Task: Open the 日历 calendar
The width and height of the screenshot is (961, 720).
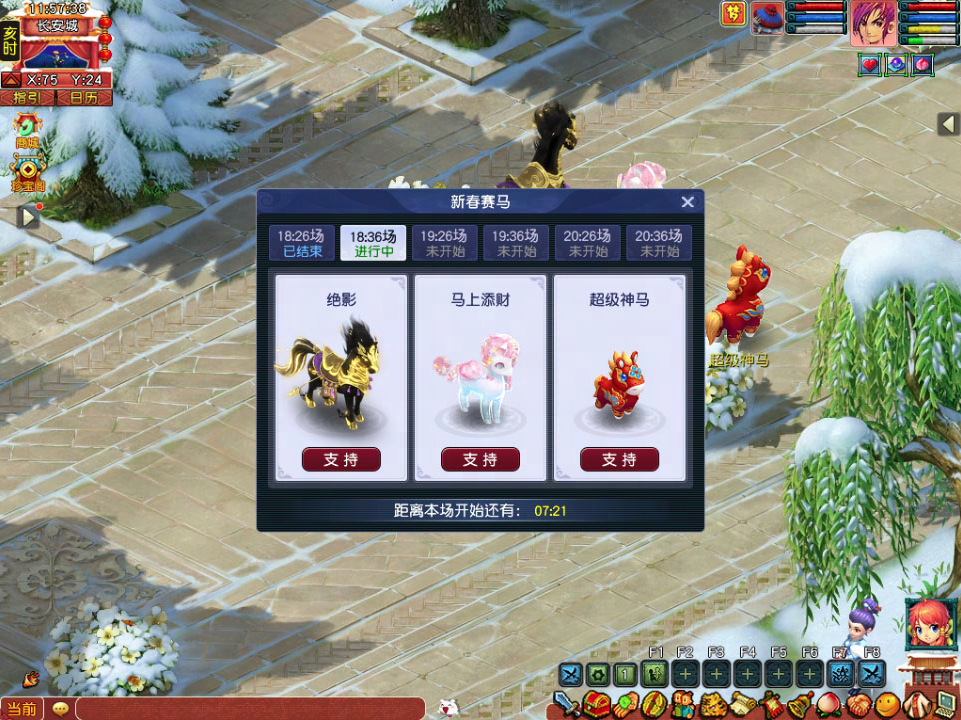Action: click(x=83, y=98)
